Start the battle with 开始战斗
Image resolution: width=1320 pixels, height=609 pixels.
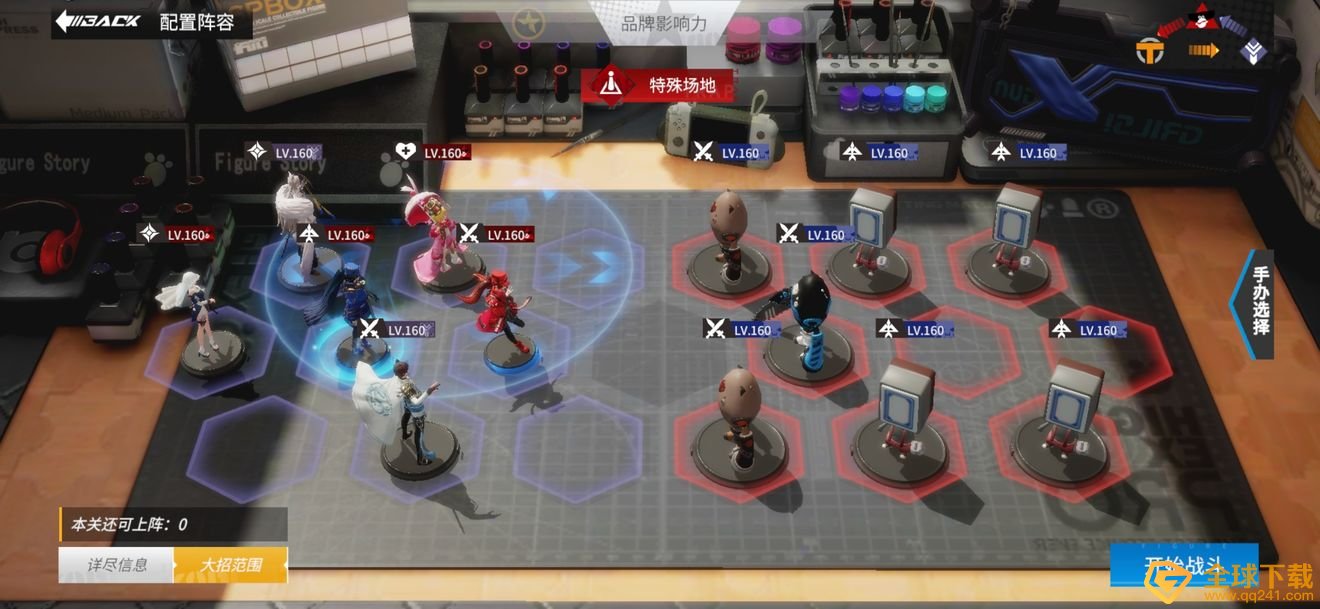[1184, 567]
